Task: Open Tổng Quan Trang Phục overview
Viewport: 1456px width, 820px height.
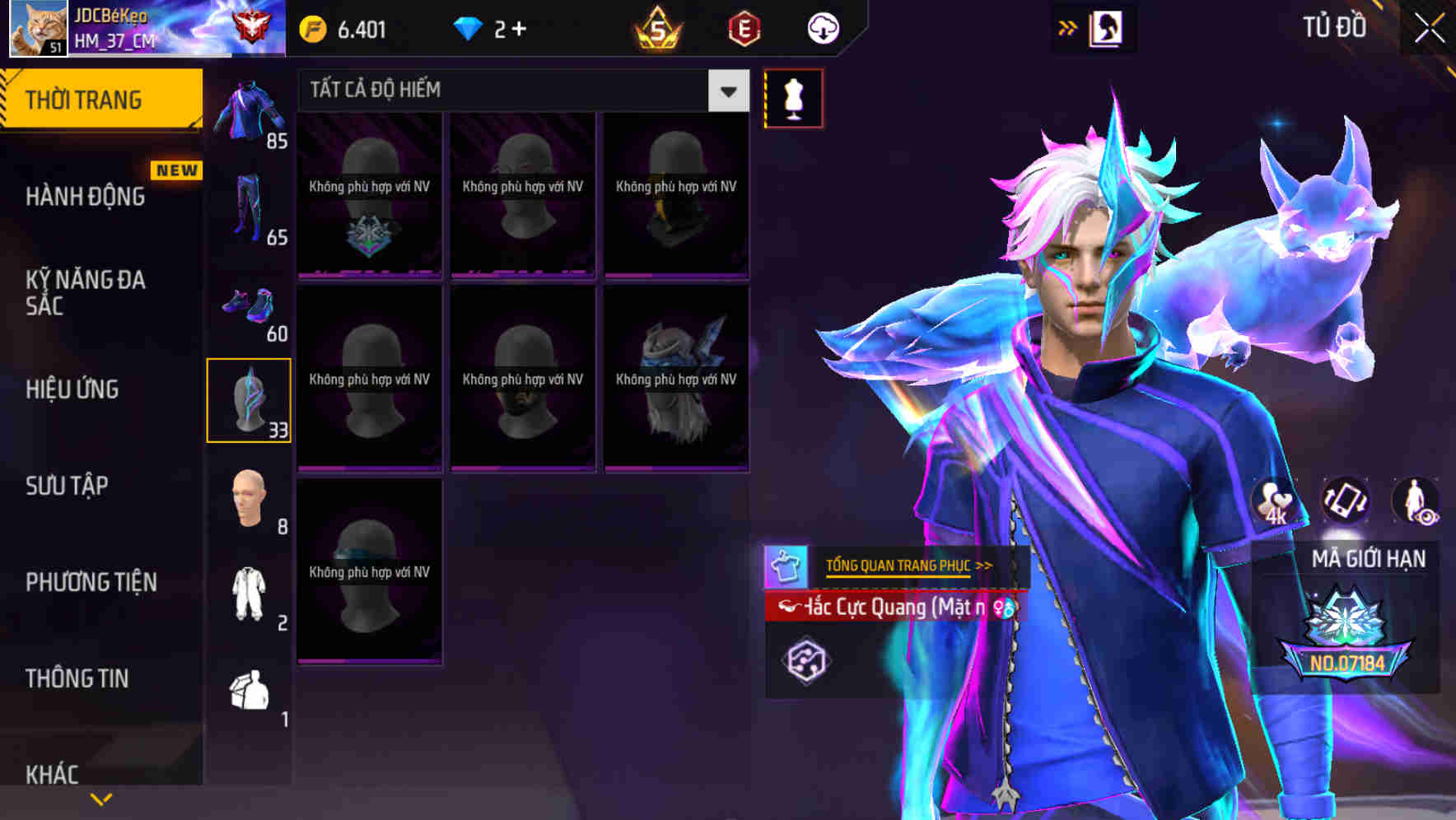Action: (898, 565)
